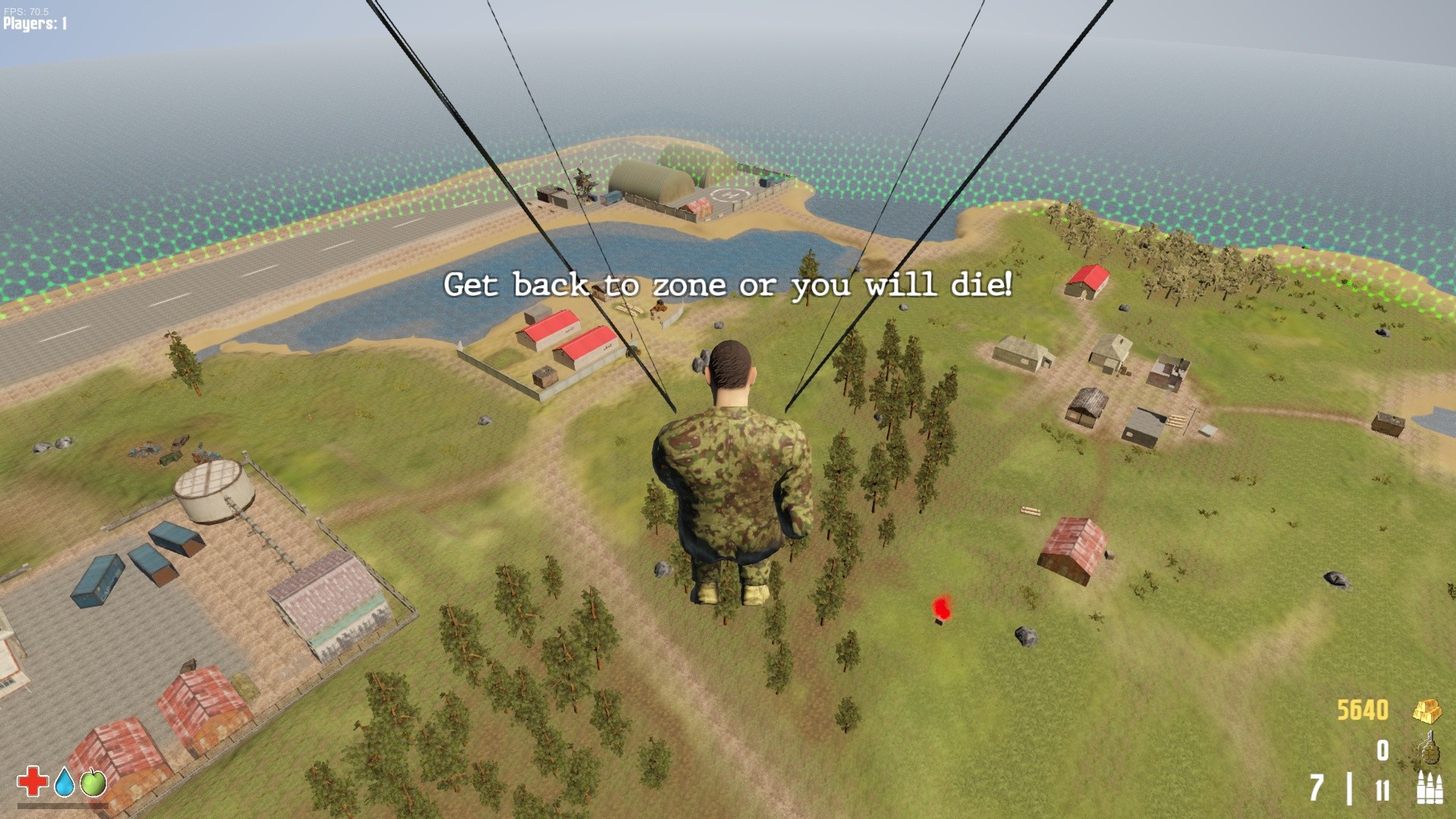Image resolution: width=1456 pixels, height=819 pixels.
Task: Click the Get back to zone warning
Action: [x=730, y=286]
